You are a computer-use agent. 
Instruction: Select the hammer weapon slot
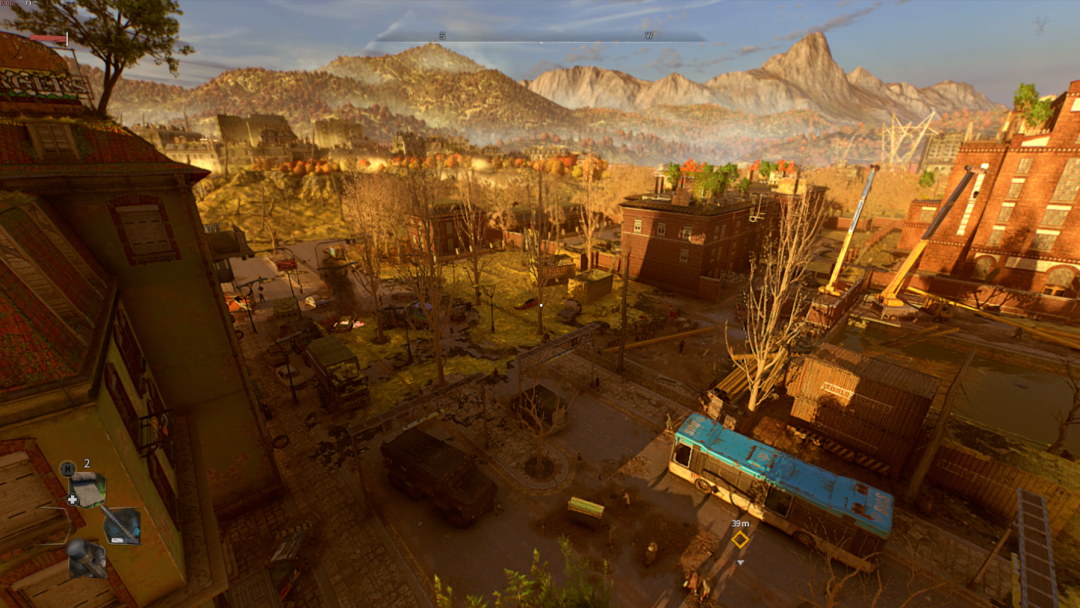tap(86, 558)
